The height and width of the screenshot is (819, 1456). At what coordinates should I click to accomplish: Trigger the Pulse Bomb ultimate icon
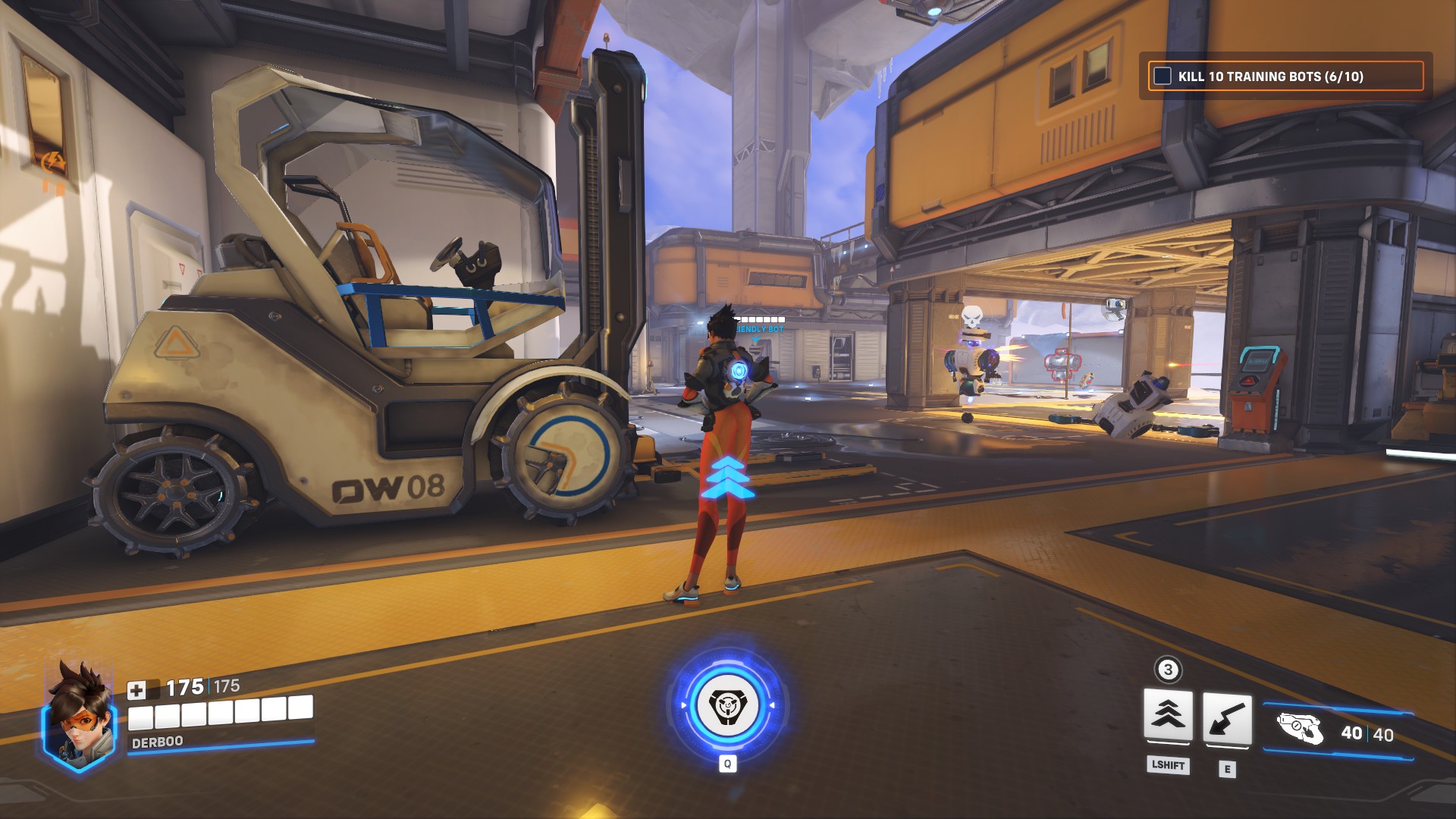[x=727, y=705]
